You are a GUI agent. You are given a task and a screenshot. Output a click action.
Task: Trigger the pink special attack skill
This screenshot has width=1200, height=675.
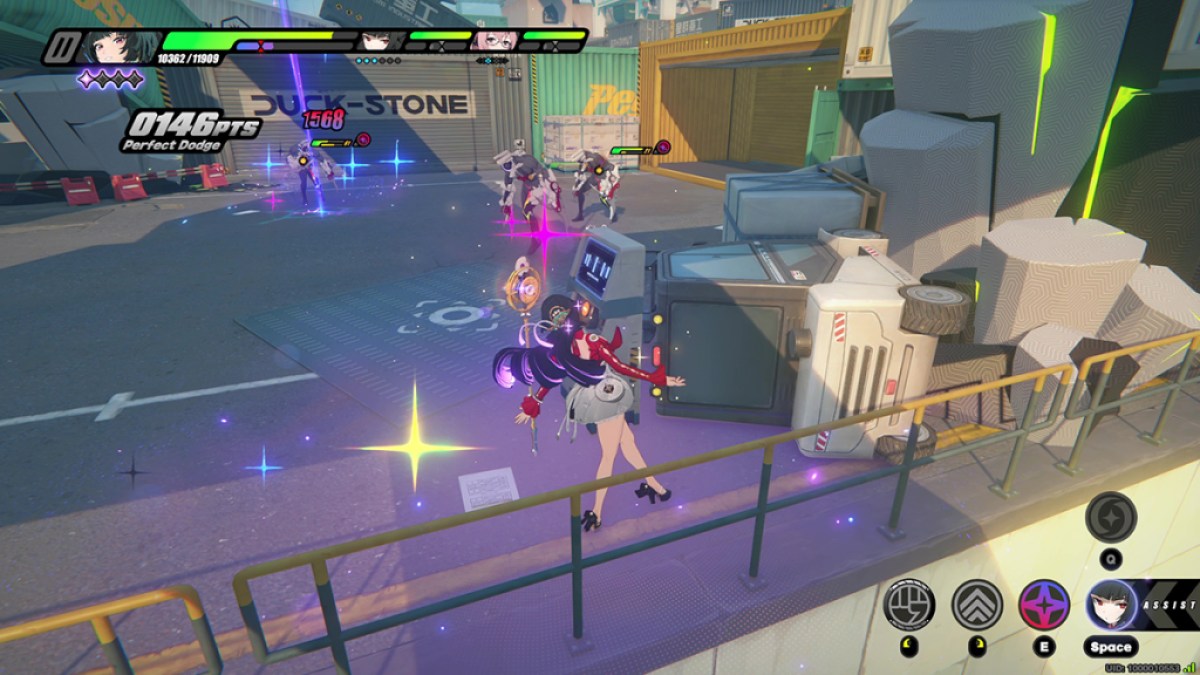coord(1044,604)
